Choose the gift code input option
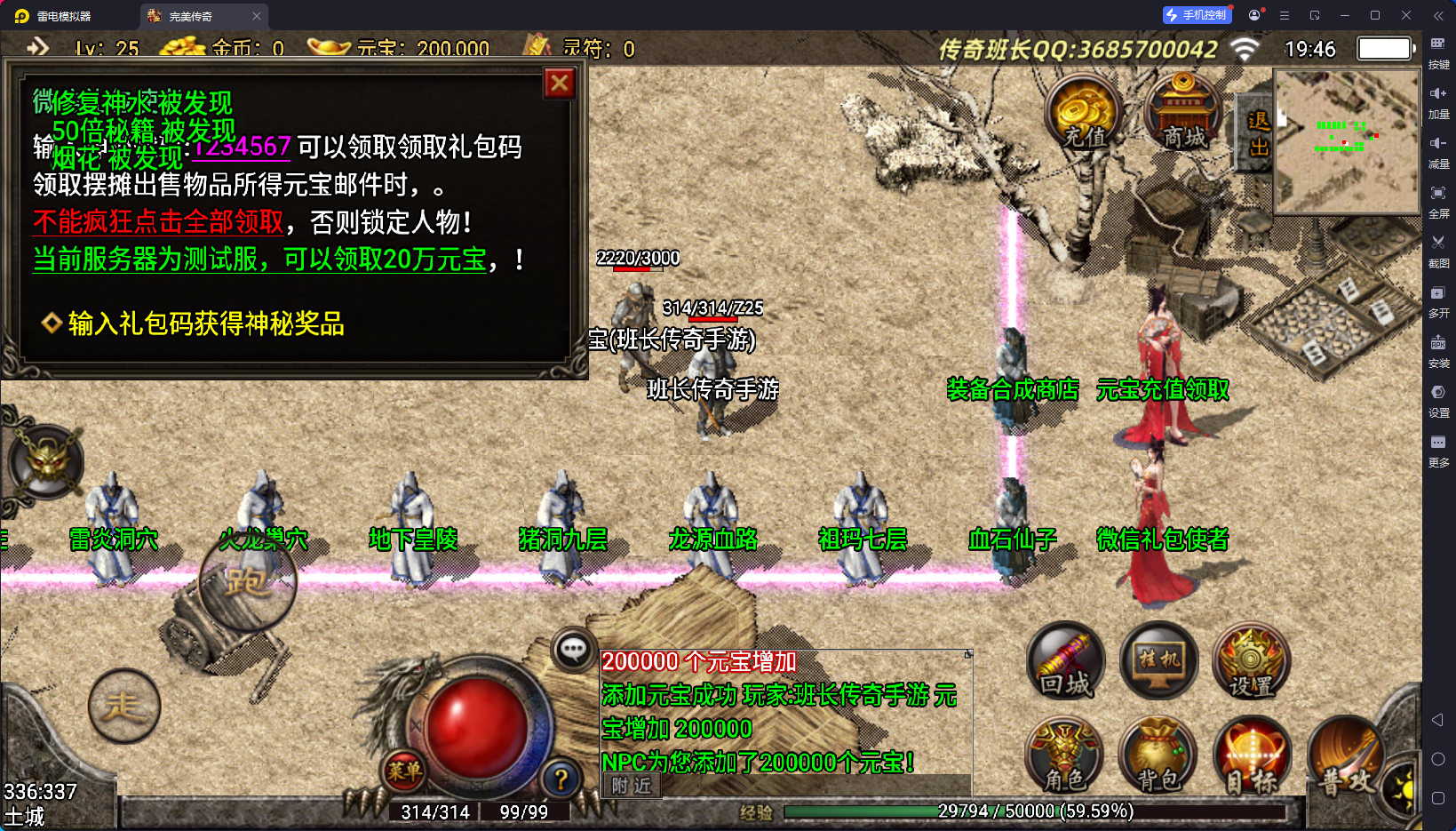Viewport: 1456px width, 831px height. point(205,324)
